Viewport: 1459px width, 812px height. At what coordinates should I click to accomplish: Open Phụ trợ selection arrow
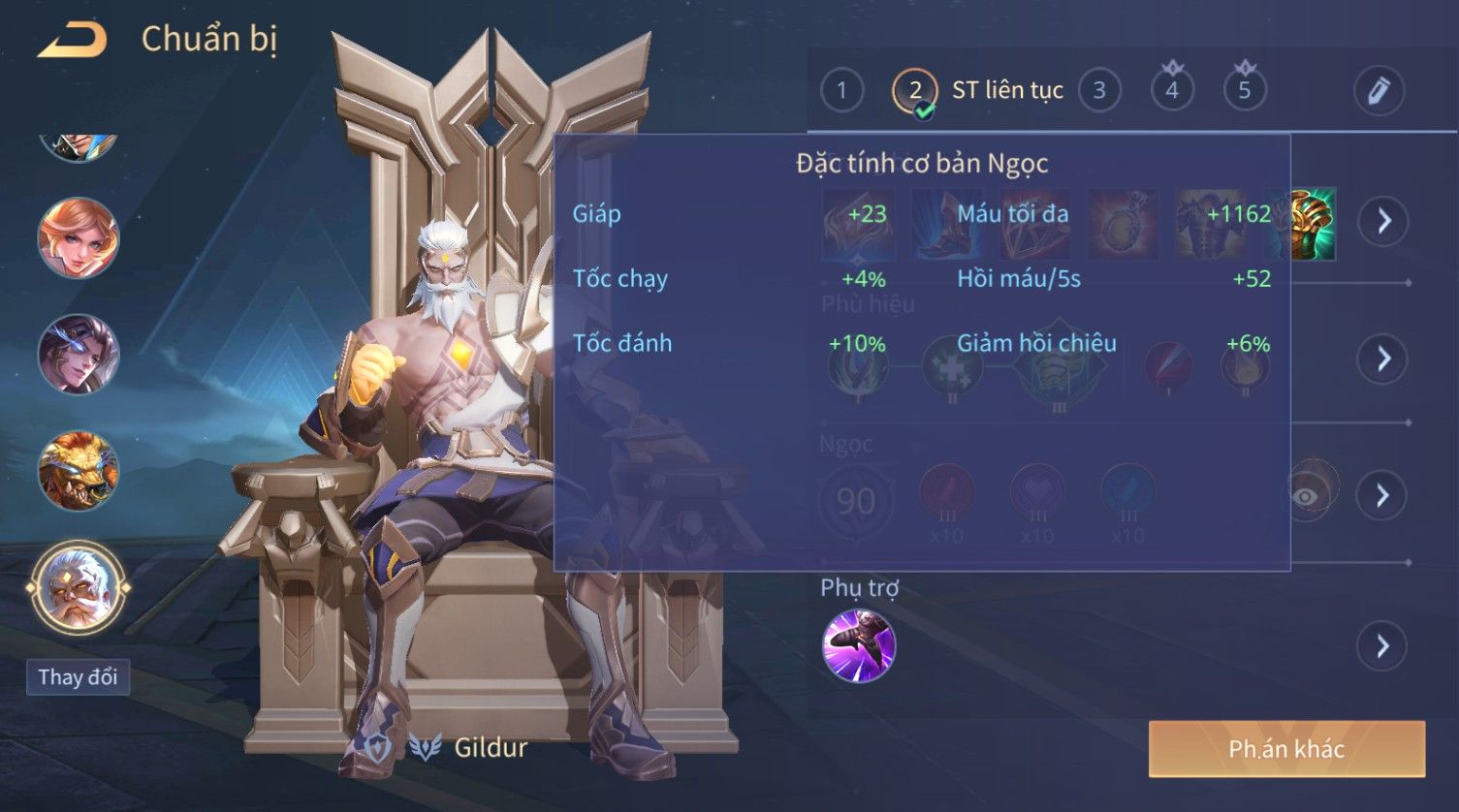click(x=1383, y=646)
